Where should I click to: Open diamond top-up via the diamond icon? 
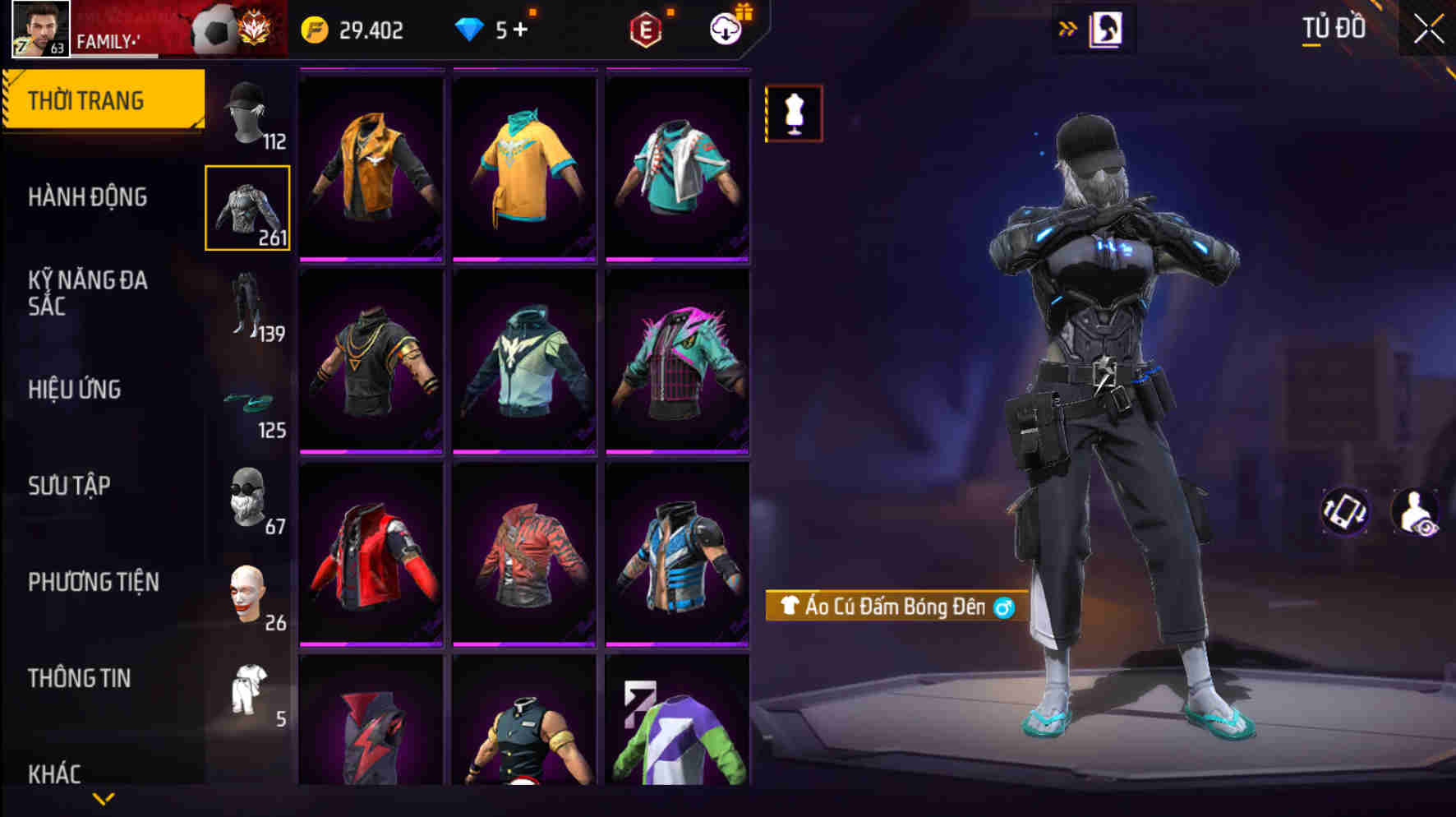click(471, 29)
